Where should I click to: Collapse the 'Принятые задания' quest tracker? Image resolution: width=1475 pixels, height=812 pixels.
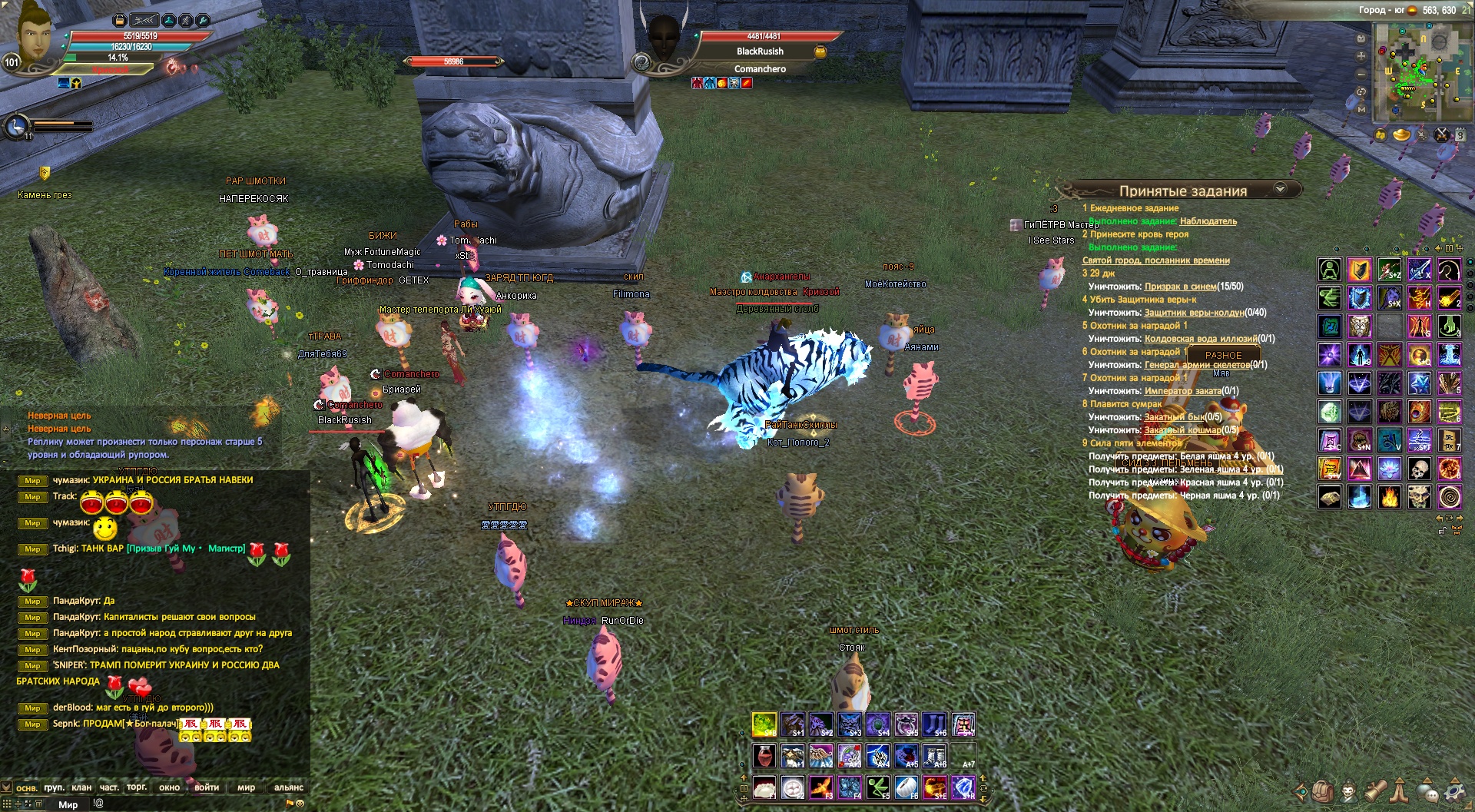1280,189
